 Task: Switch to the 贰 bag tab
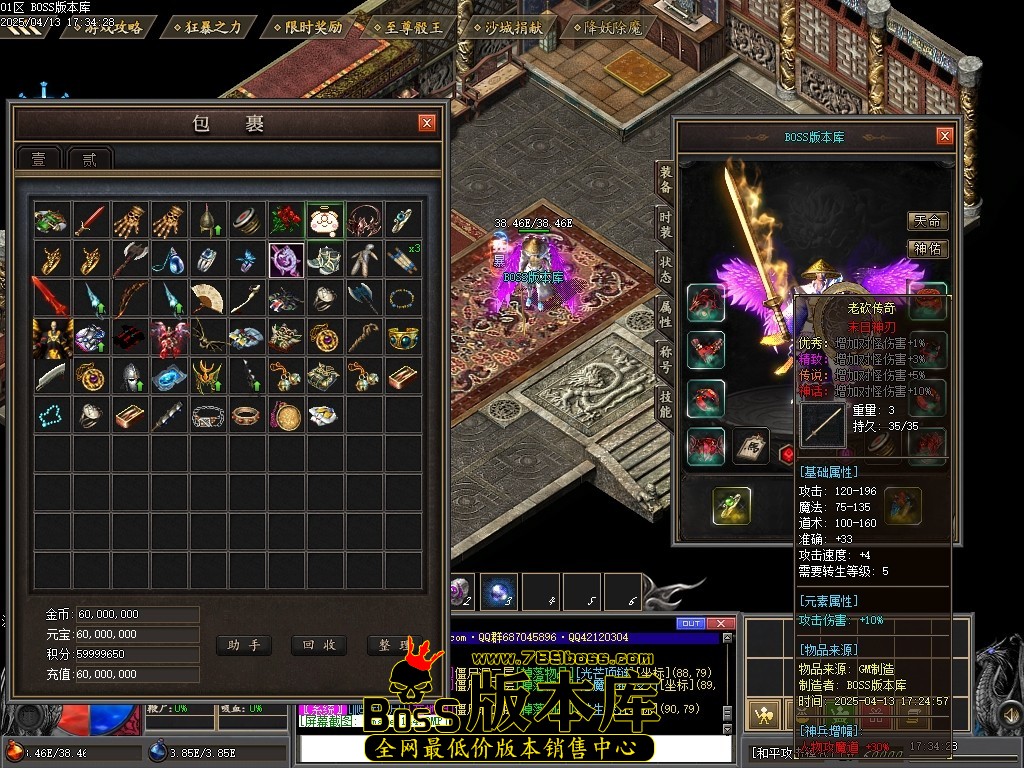point(89,159)
